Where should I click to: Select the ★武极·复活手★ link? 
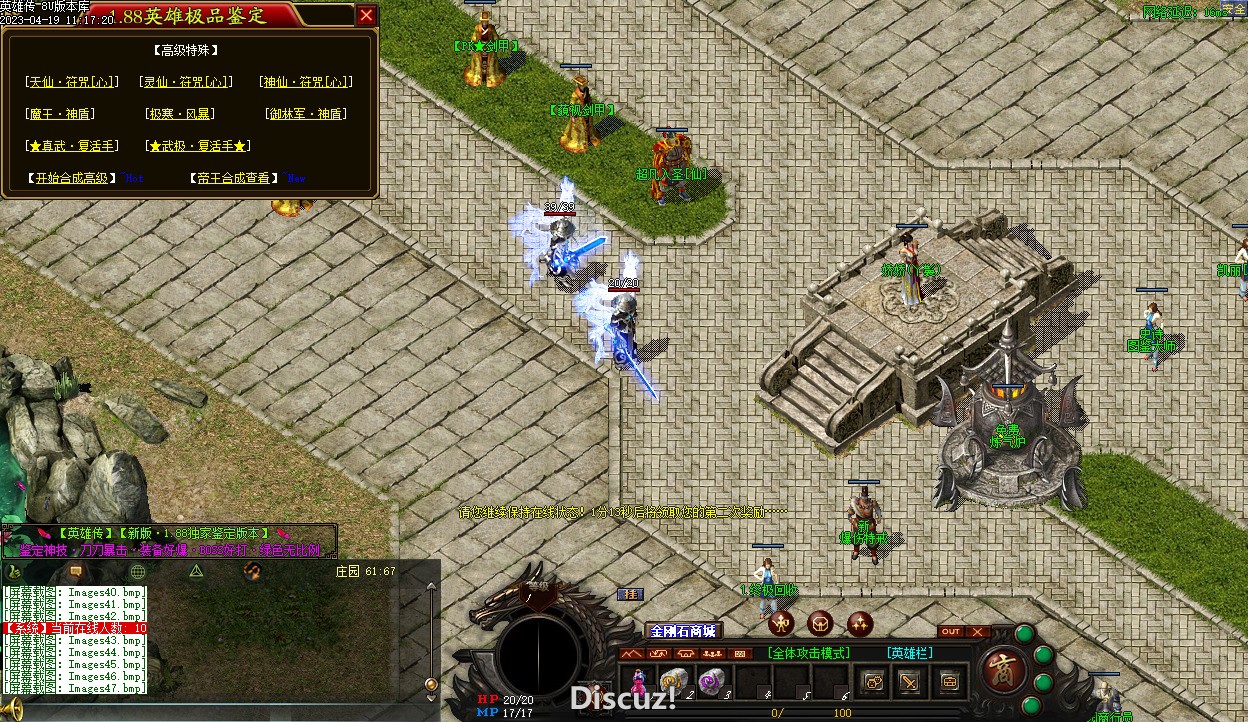click(198, 146)
